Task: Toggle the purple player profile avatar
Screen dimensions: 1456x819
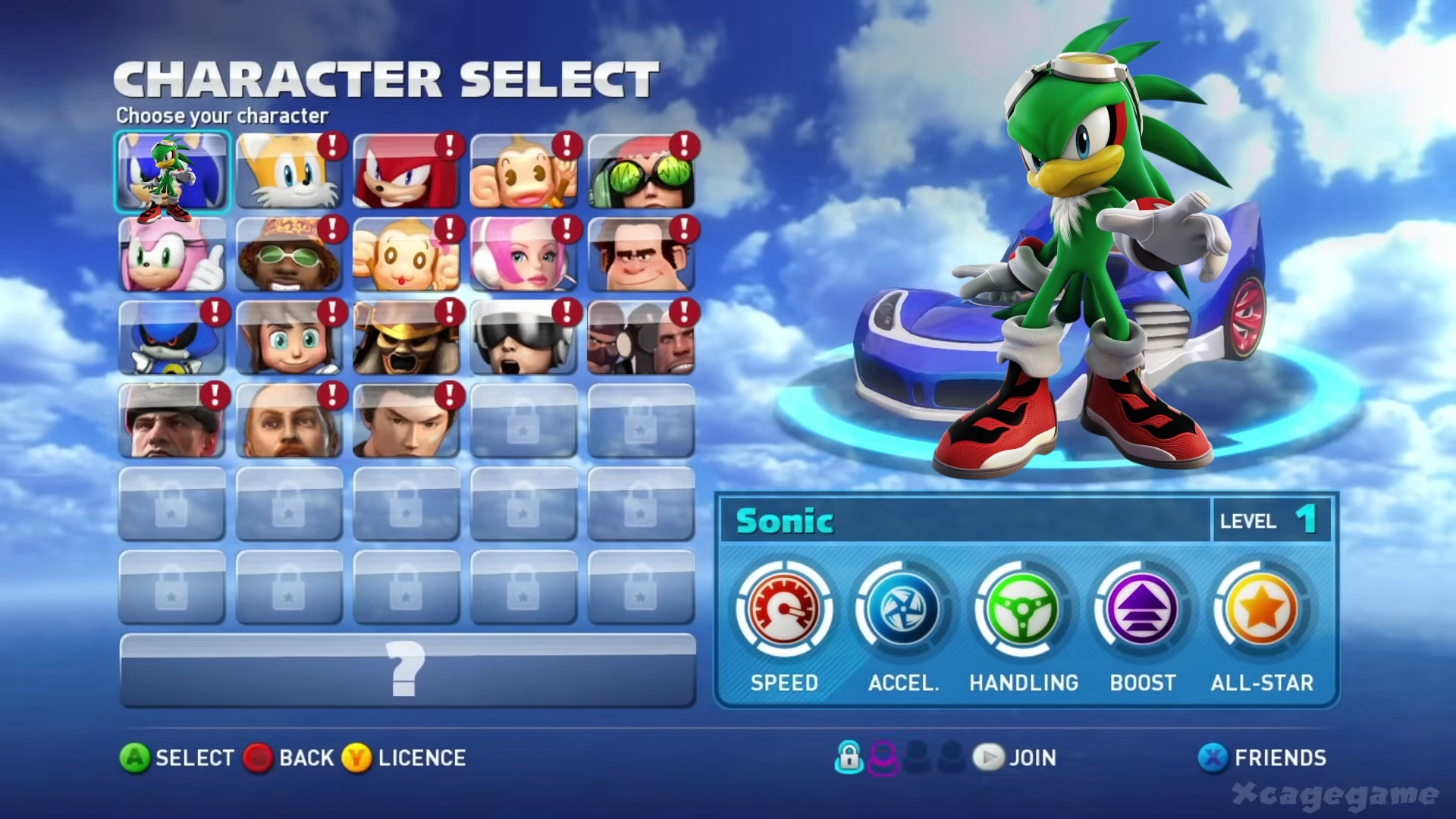Action: click(x=883, y=758)
